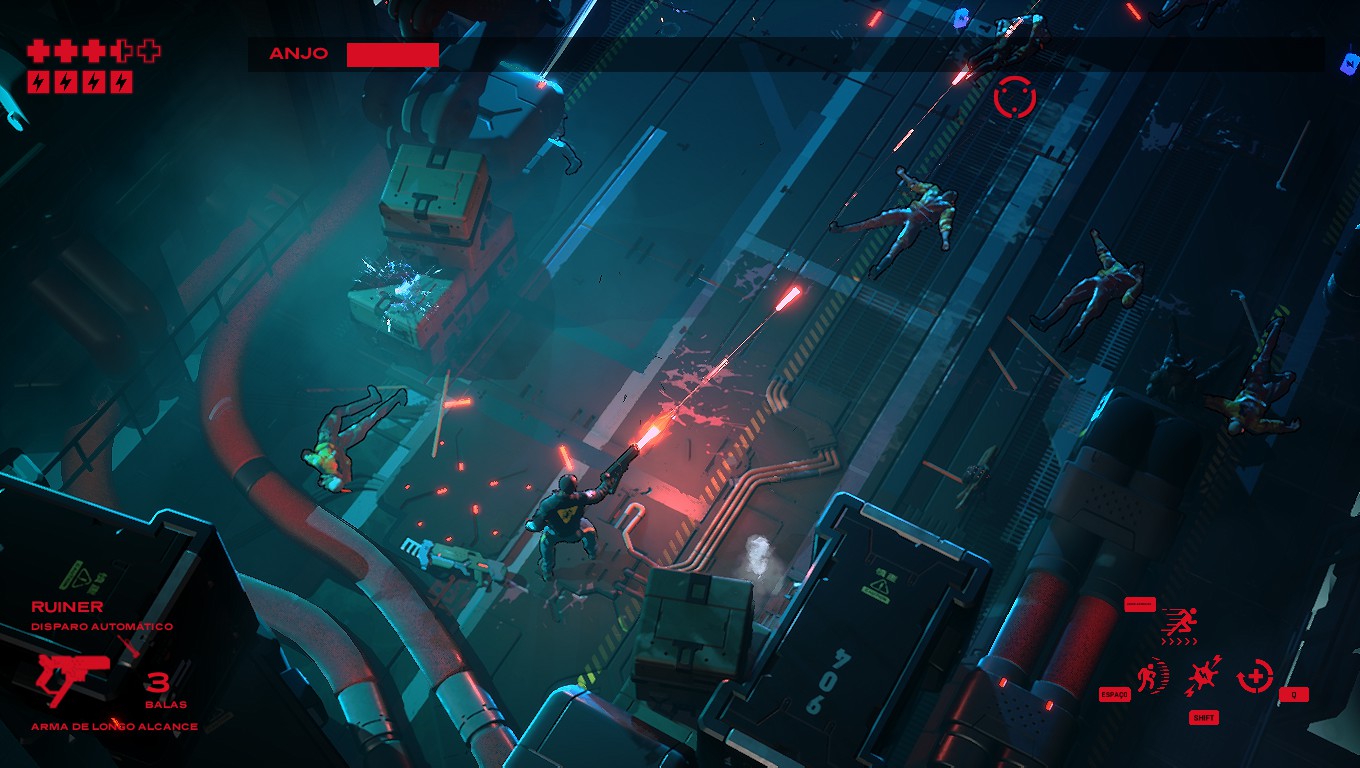Click the hollow outlined health cross icon
Screen dimensions: 1360x768
coord(148,50)
